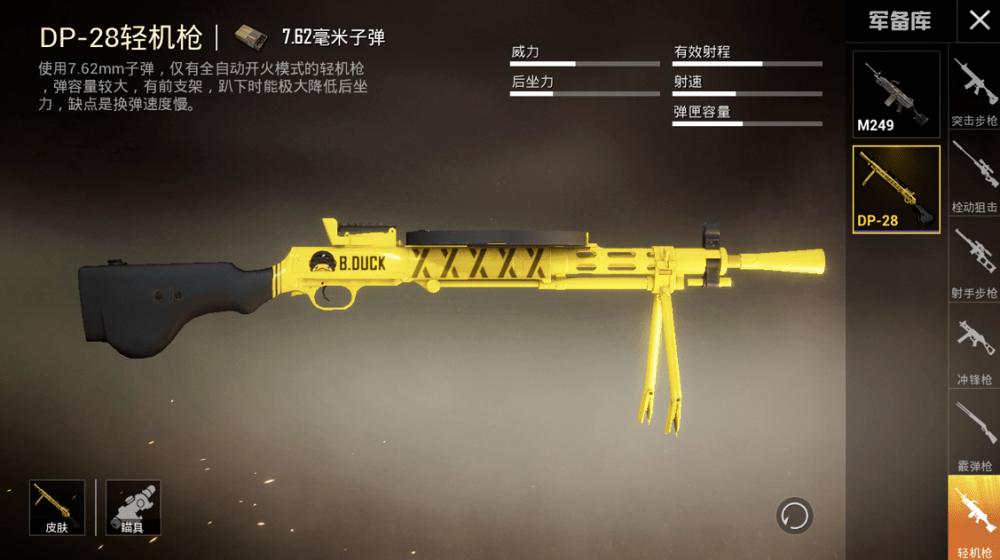Viewport: 1000px width, 560px height.
Task: Switch to the 突击步枪 category
Action: [974, 90]
